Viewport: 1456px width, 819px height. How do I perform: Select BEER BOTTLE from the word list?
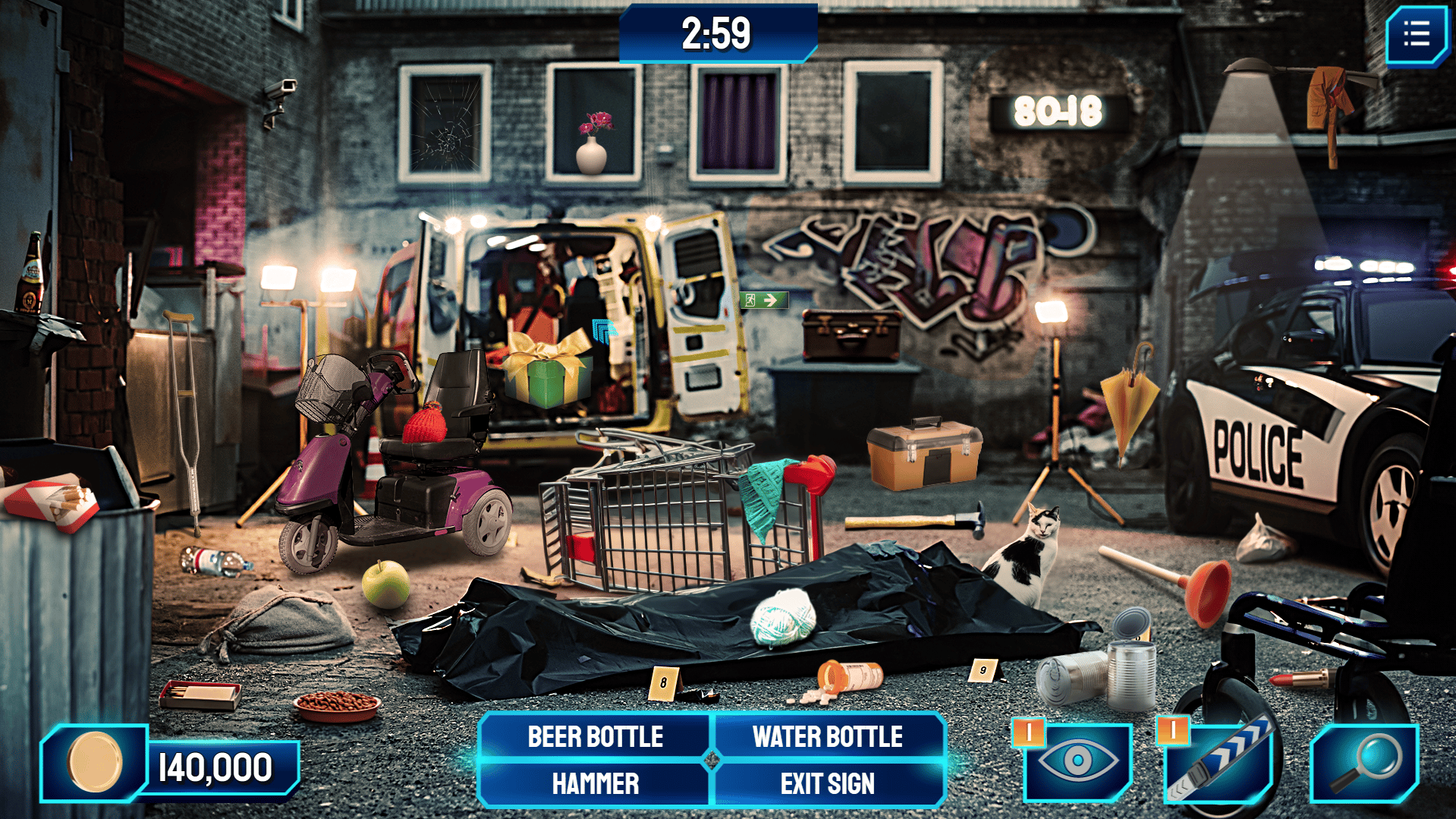(594, 735)
